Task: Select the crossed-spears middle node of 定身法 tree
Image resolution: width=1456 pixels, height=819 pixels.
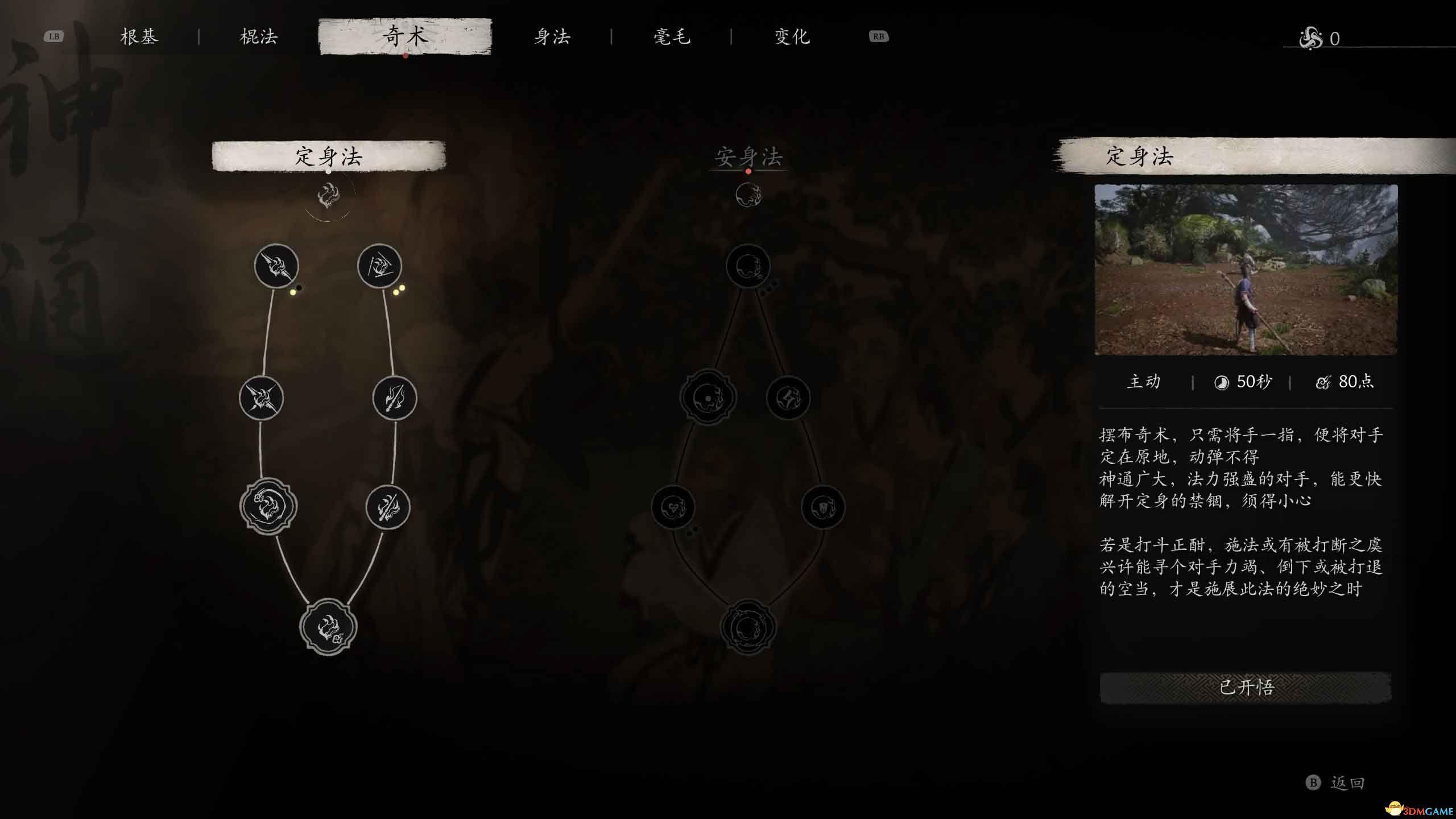Action: (260, 398)
